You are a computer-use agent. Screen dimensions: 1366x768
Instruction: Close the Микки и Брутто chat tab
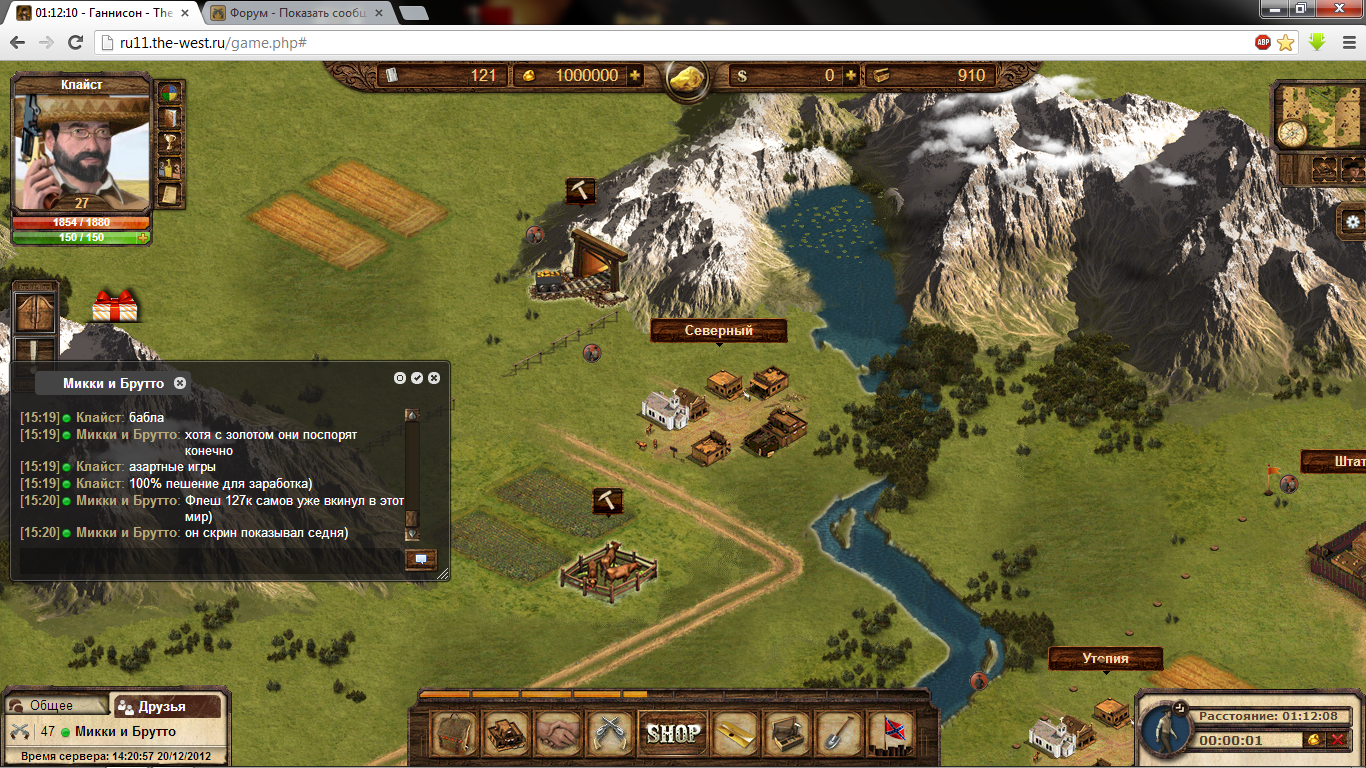pos(180,383)
